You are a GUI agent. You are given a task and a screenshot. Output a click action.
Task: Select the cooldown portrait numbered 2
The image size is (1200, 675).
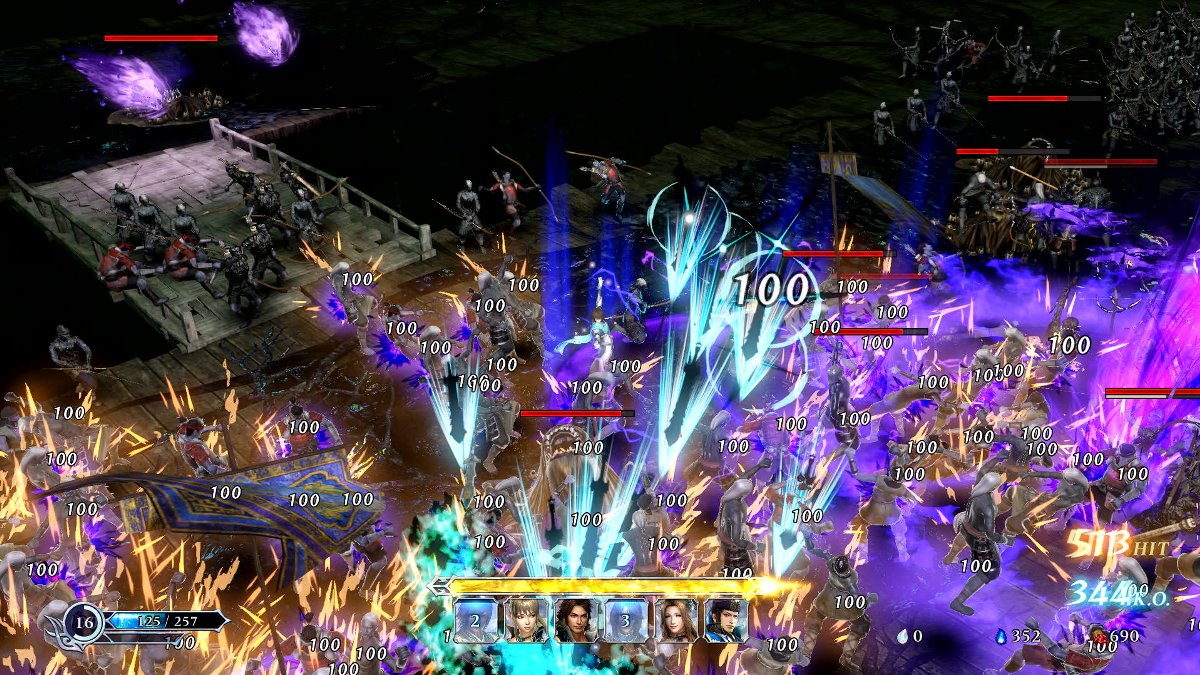(476, 620)
